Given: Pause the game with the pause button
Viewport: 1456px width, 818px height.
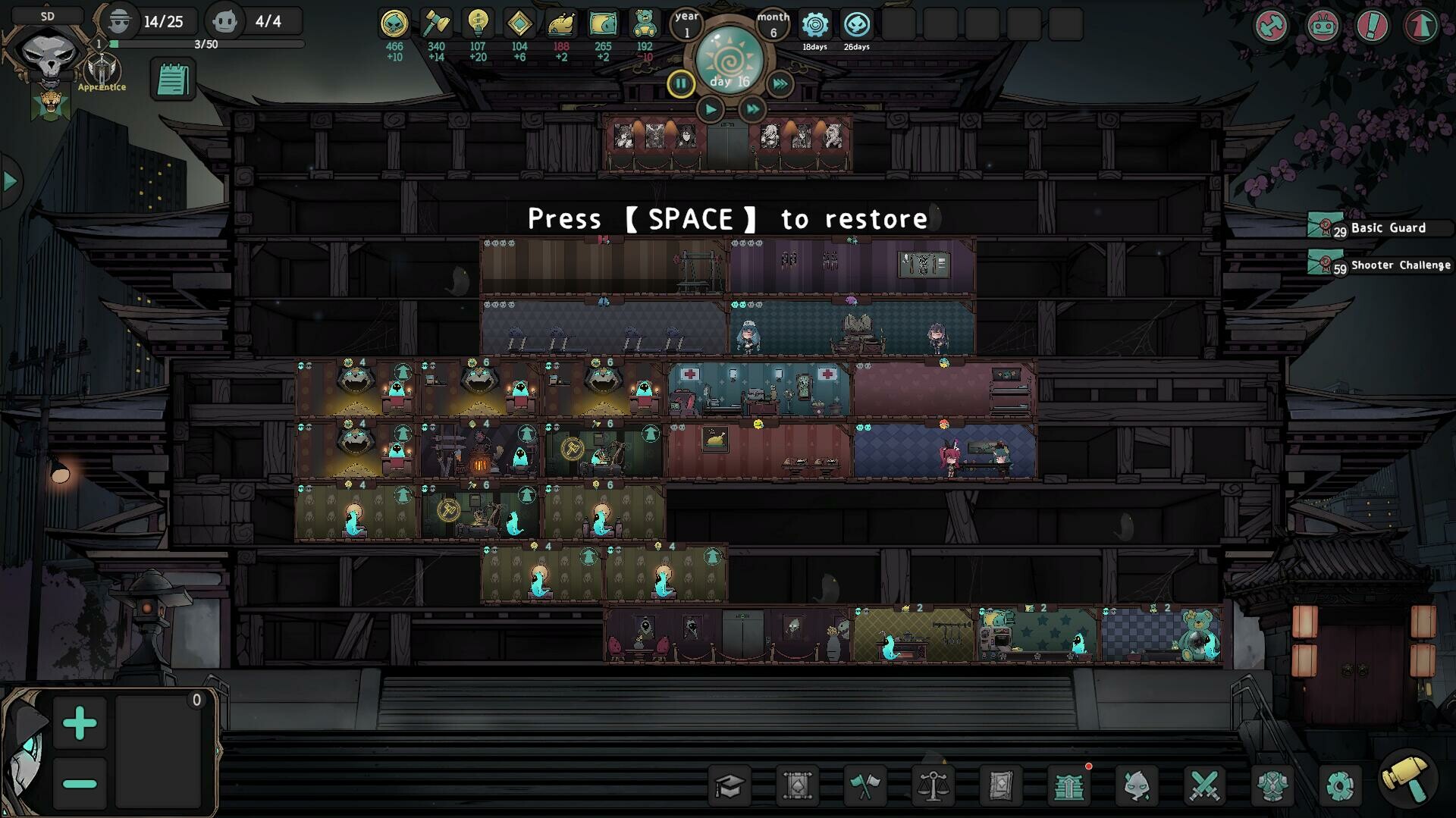Looking at the screenshot, I should click(680, 83).
